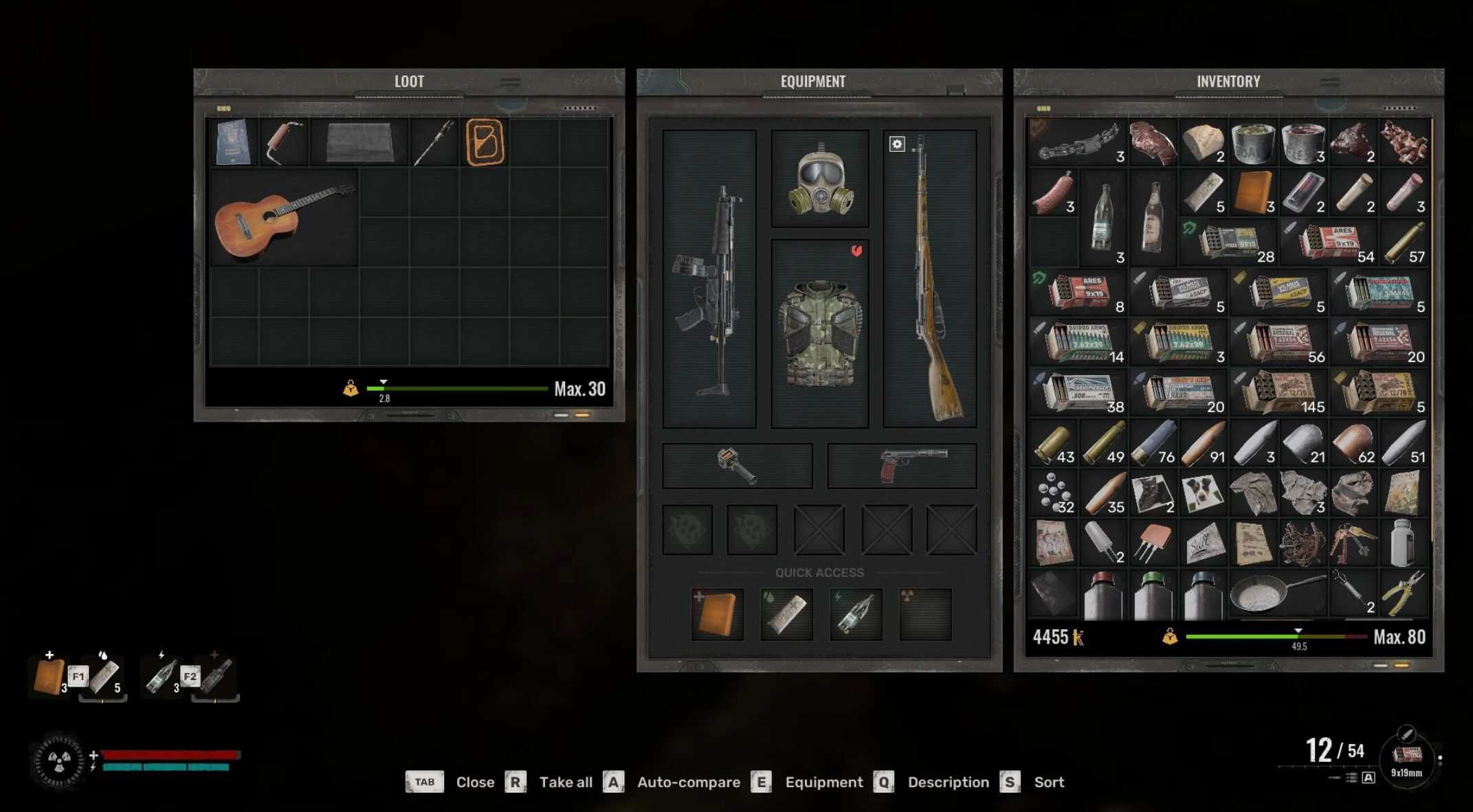Pick the passport item in loot
The image size is (1473, 812).
(233, 142)
